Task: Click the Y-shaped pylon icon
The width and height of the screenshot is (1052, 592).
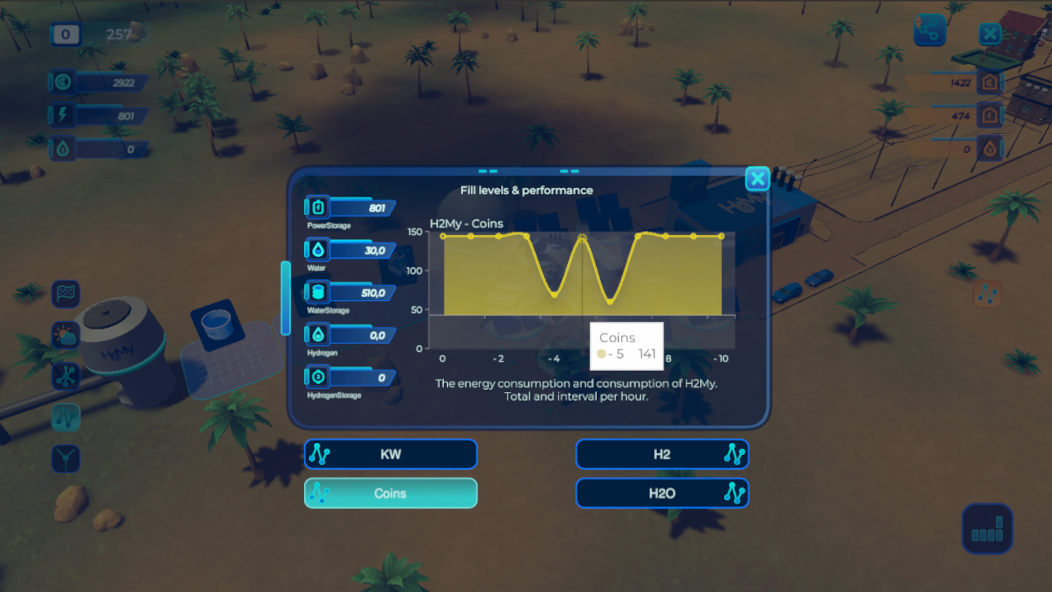Action: point(65,458)
